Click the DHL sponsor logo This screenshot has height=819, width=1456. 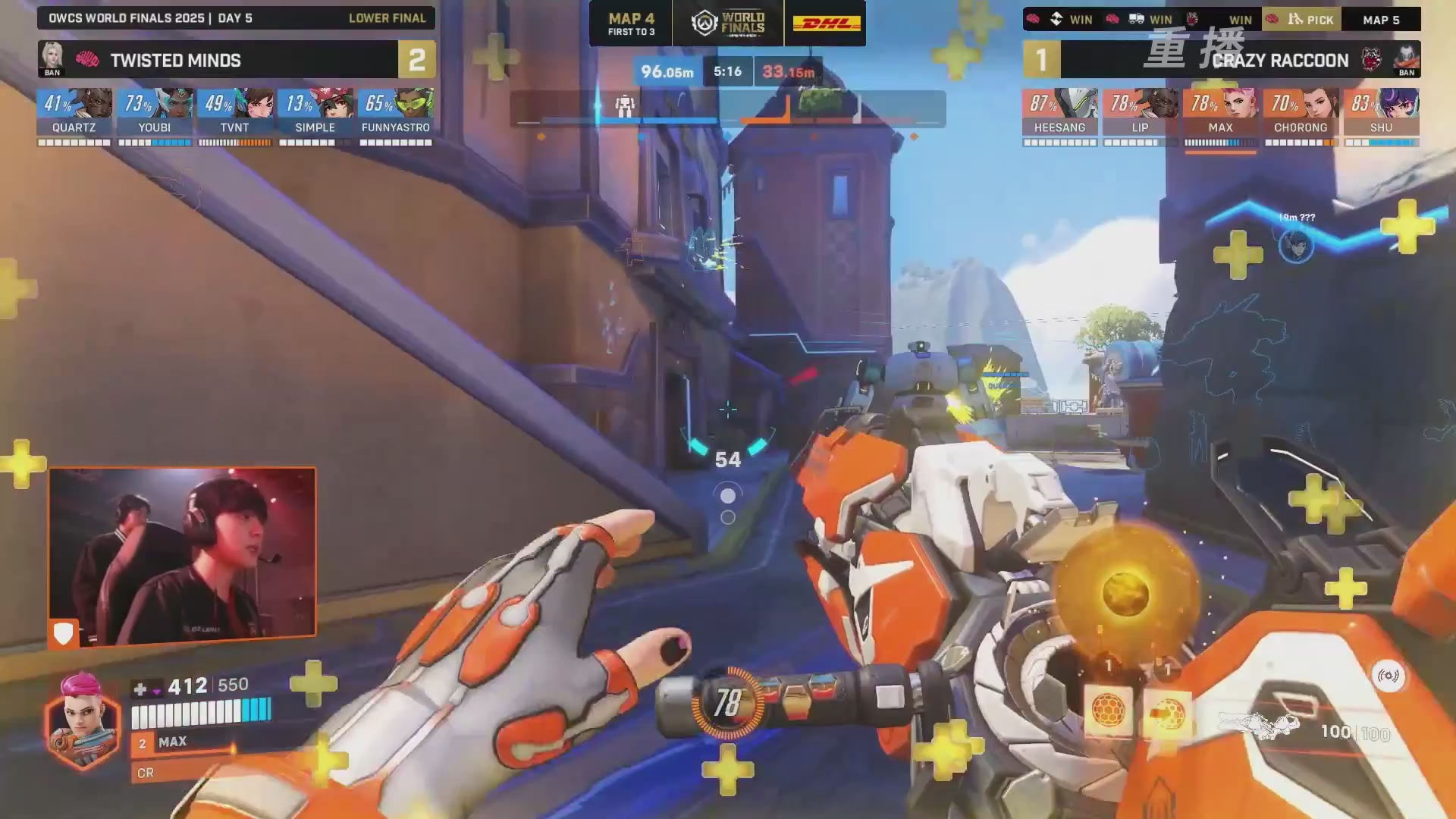click(x=826, y=23)
